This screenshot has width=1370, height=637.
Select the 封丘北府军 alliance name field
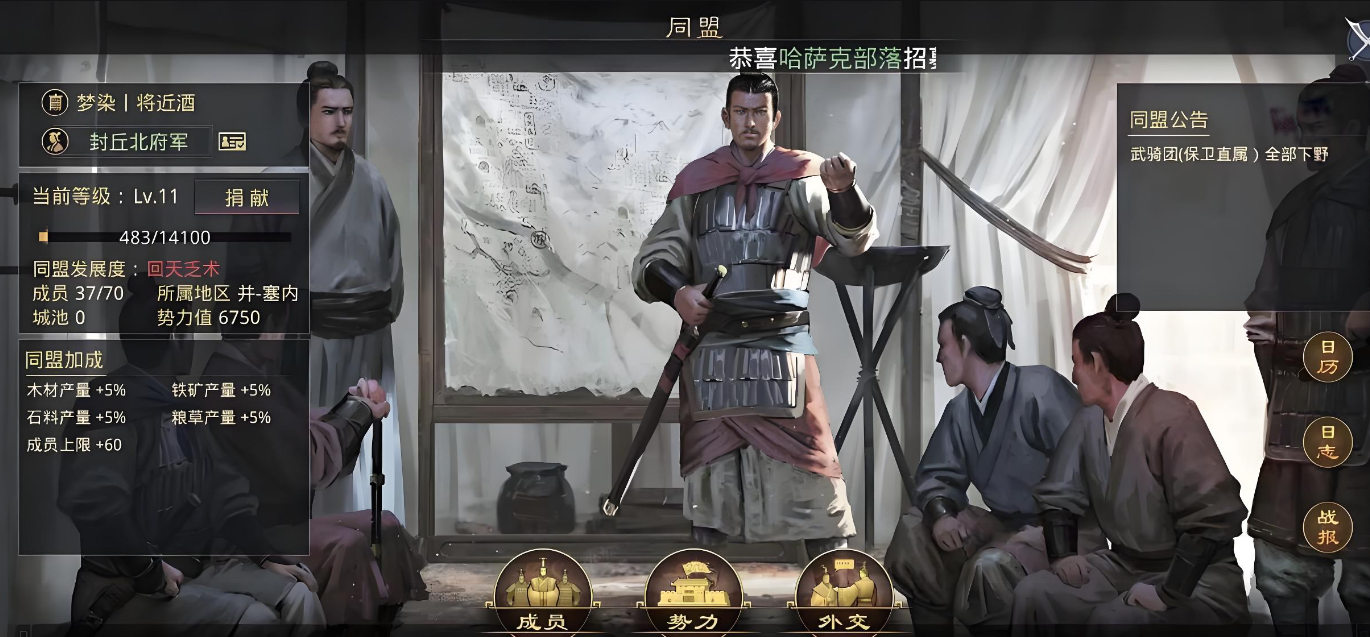coord(138,142)
